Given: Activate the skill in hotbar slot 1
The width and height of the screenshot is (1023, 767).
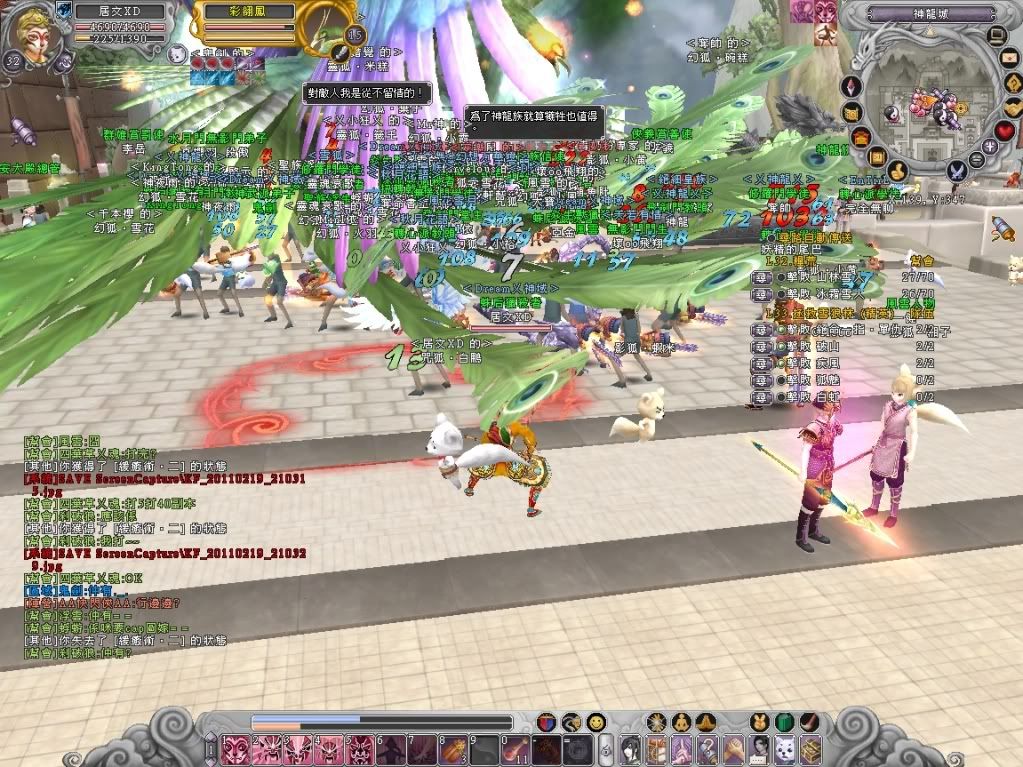Looking at the screenshot, I should pyautogui.click(x=236, y=749).
